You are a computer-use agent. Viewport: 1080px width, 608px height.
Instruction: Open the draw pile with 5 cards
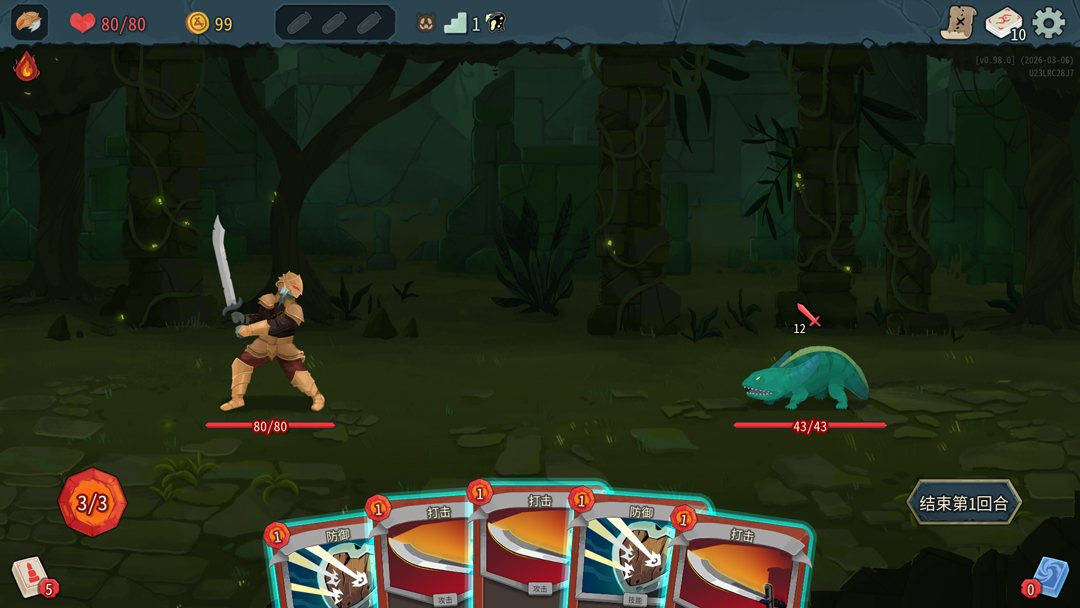point(32,577)
